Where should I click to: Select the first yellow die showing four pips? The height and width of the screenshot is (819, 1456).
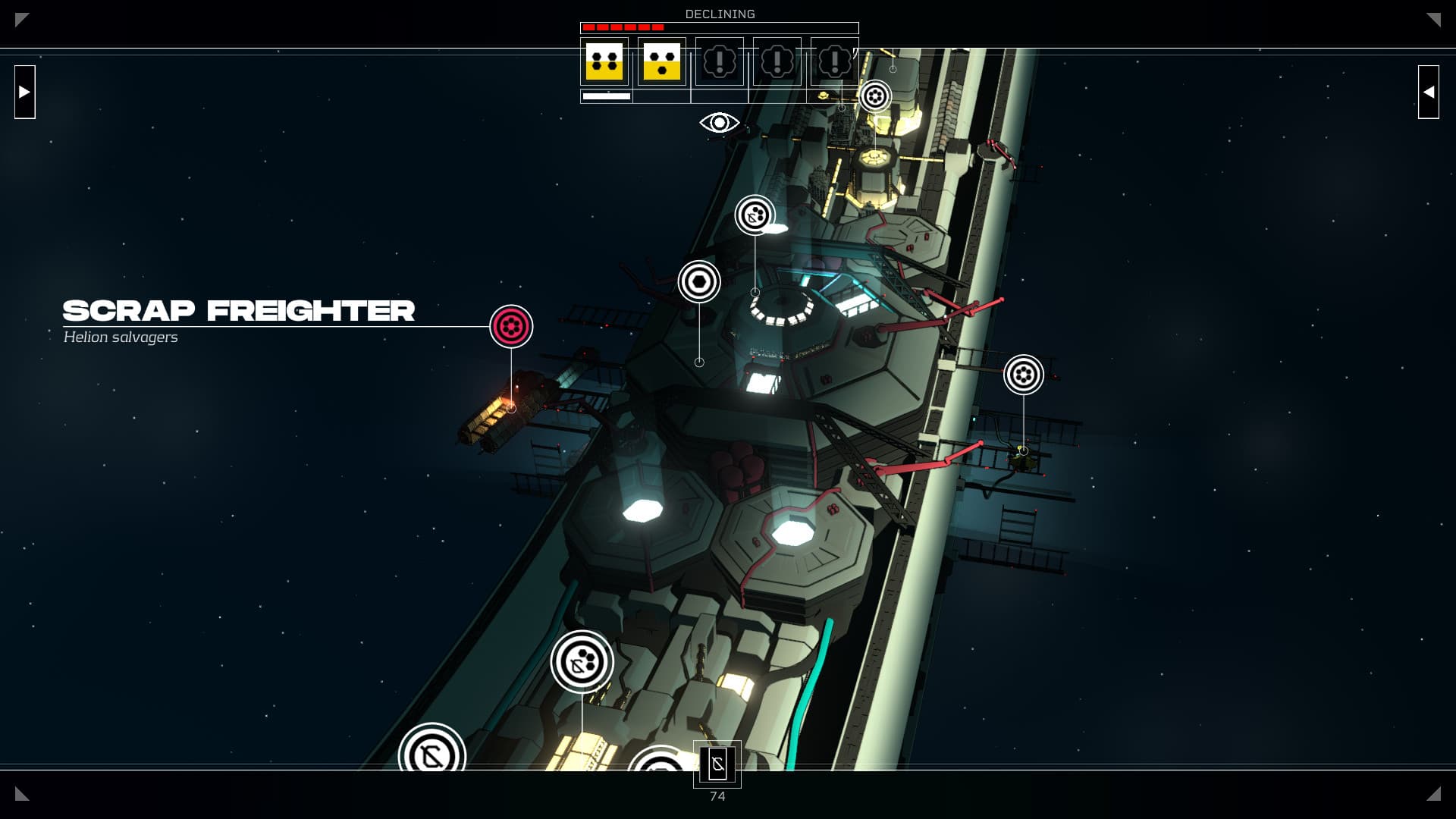[604, 61]
